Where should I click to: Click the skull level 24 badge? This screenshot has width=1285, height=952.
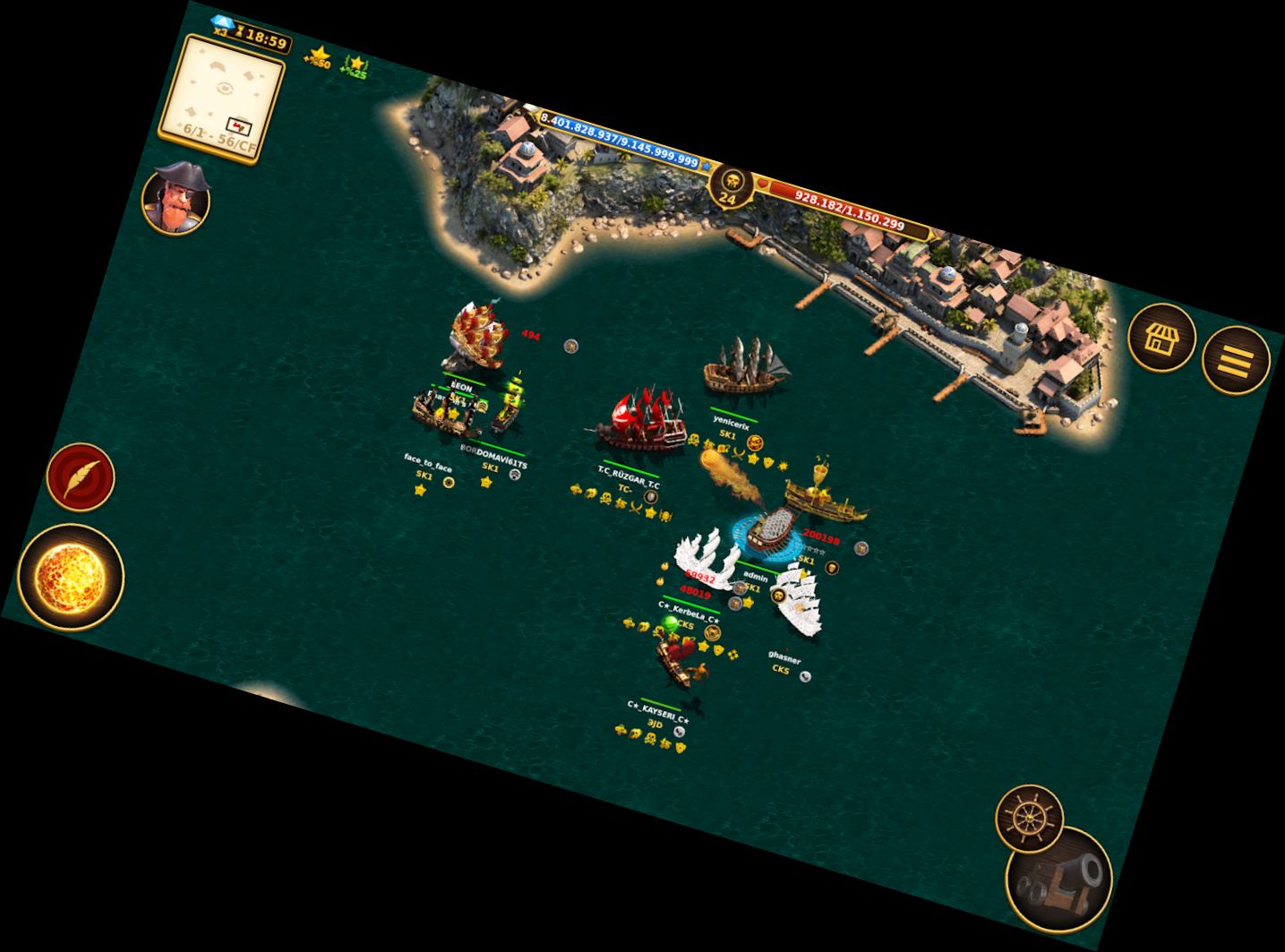pyautogui.click(x=731, y=185)
